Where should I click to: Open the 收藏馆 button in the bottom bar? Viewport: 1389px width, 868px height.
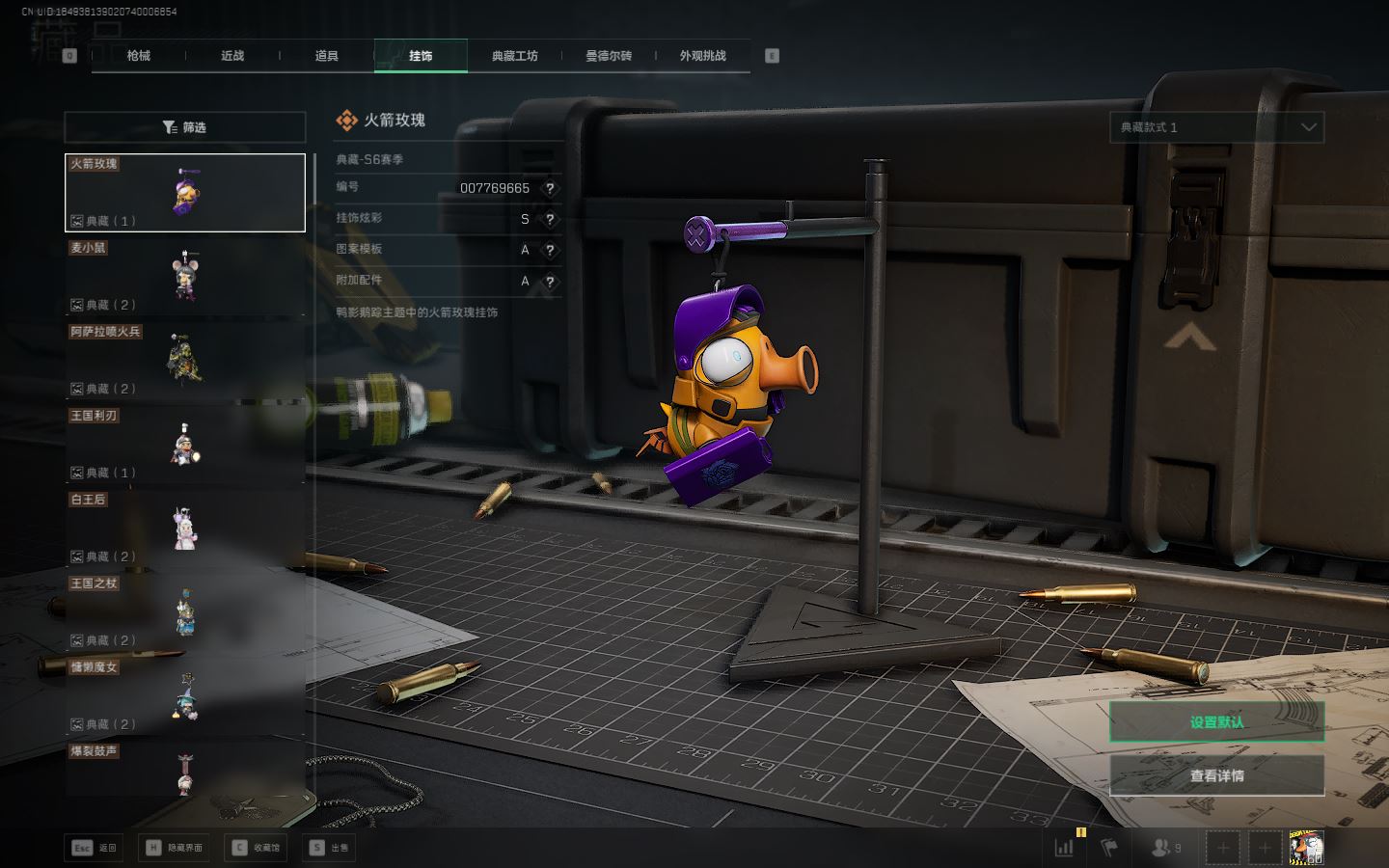[x=257, y=848]
